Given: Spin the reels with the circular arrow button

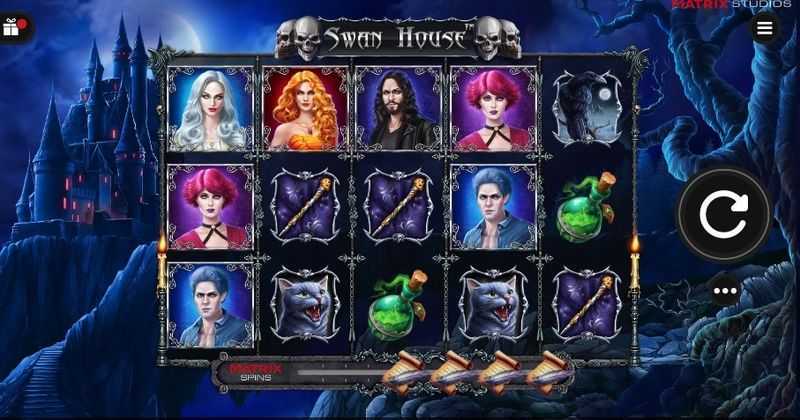Looking at the screenshot, I should click(x=724, y=213).
